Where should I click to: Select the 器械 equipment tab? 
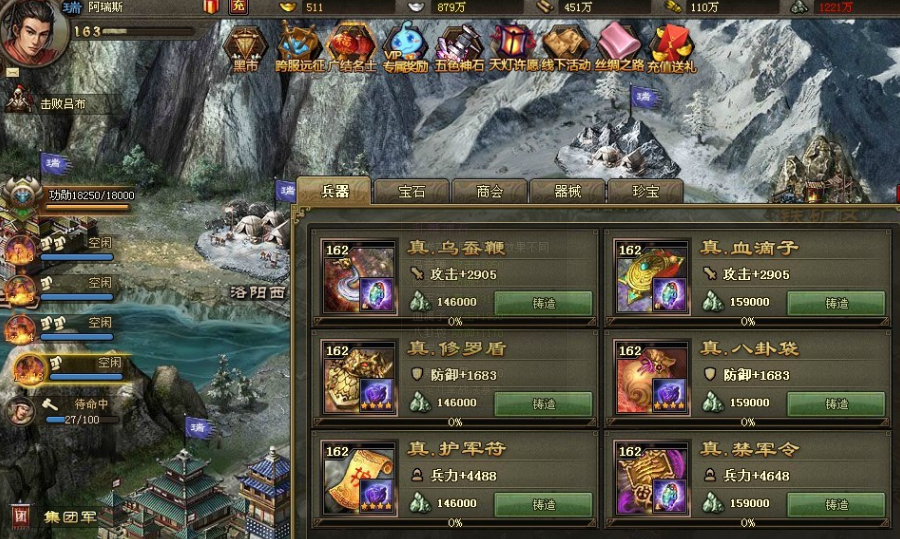(567, 191)
